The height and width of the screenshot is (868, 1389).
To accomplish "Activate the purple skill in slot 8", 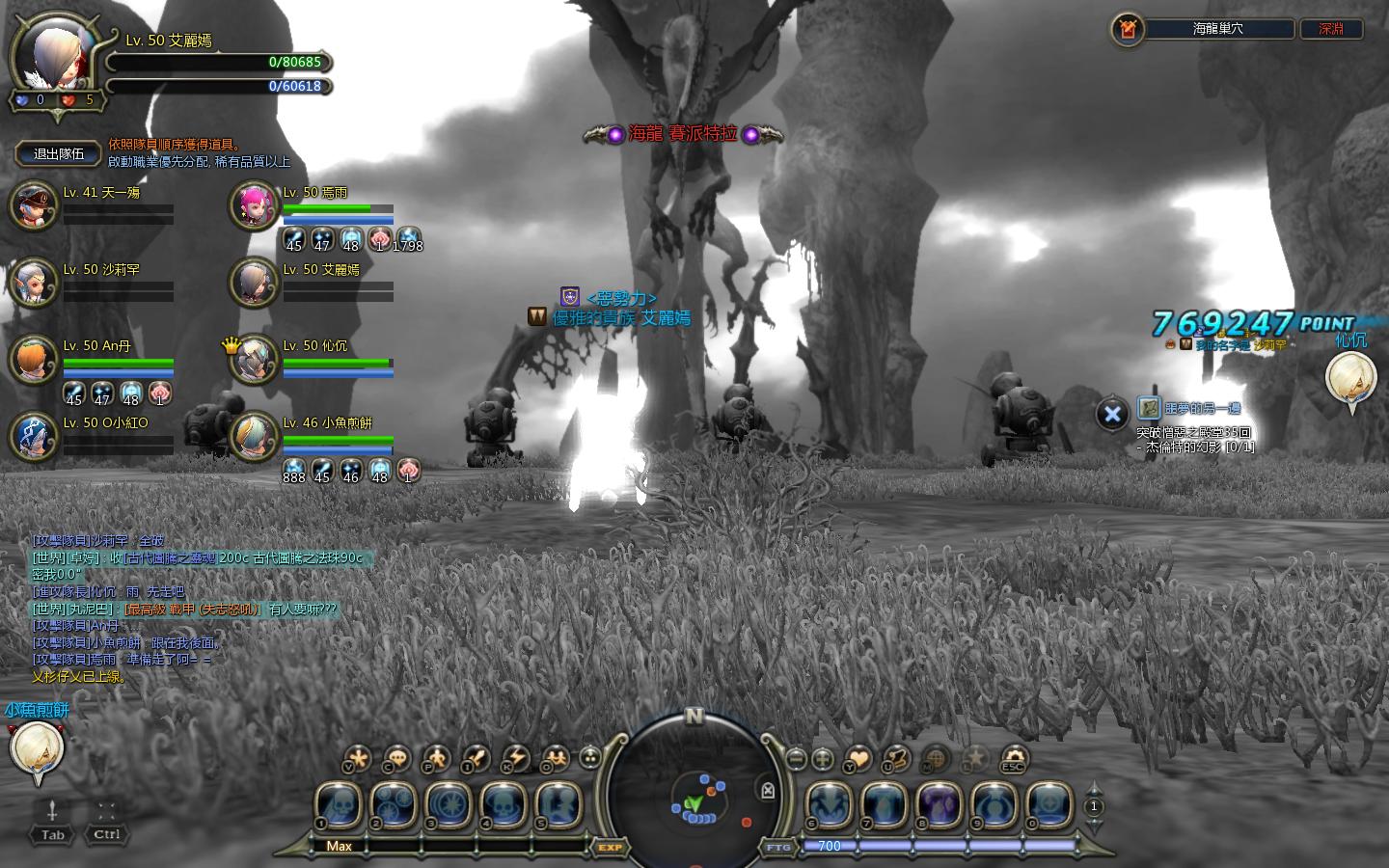I will [x=940, y=804].
